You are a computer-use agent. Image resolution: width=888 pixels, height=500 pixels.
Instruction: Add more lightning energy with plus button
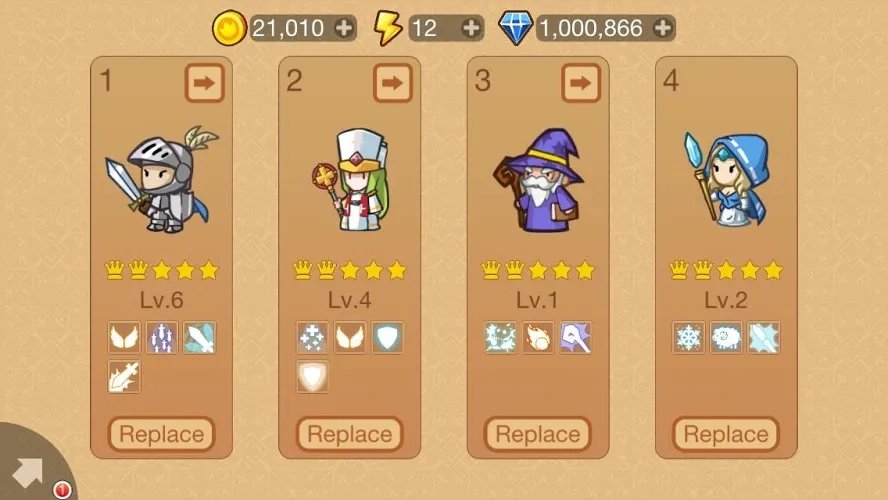pos(472,28)
